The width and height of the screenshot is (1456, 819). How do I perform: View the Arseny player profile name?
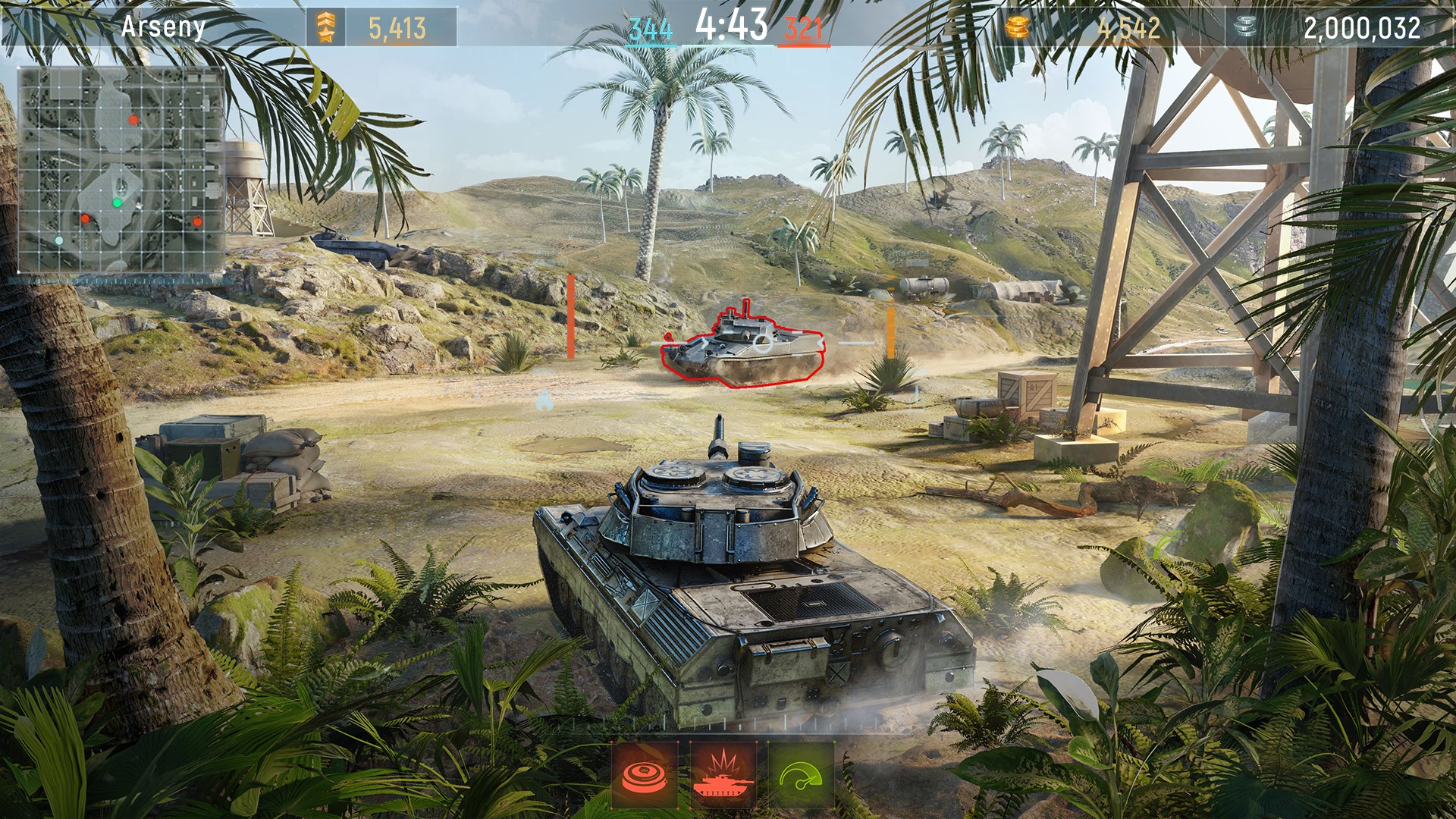click(163, 27)
